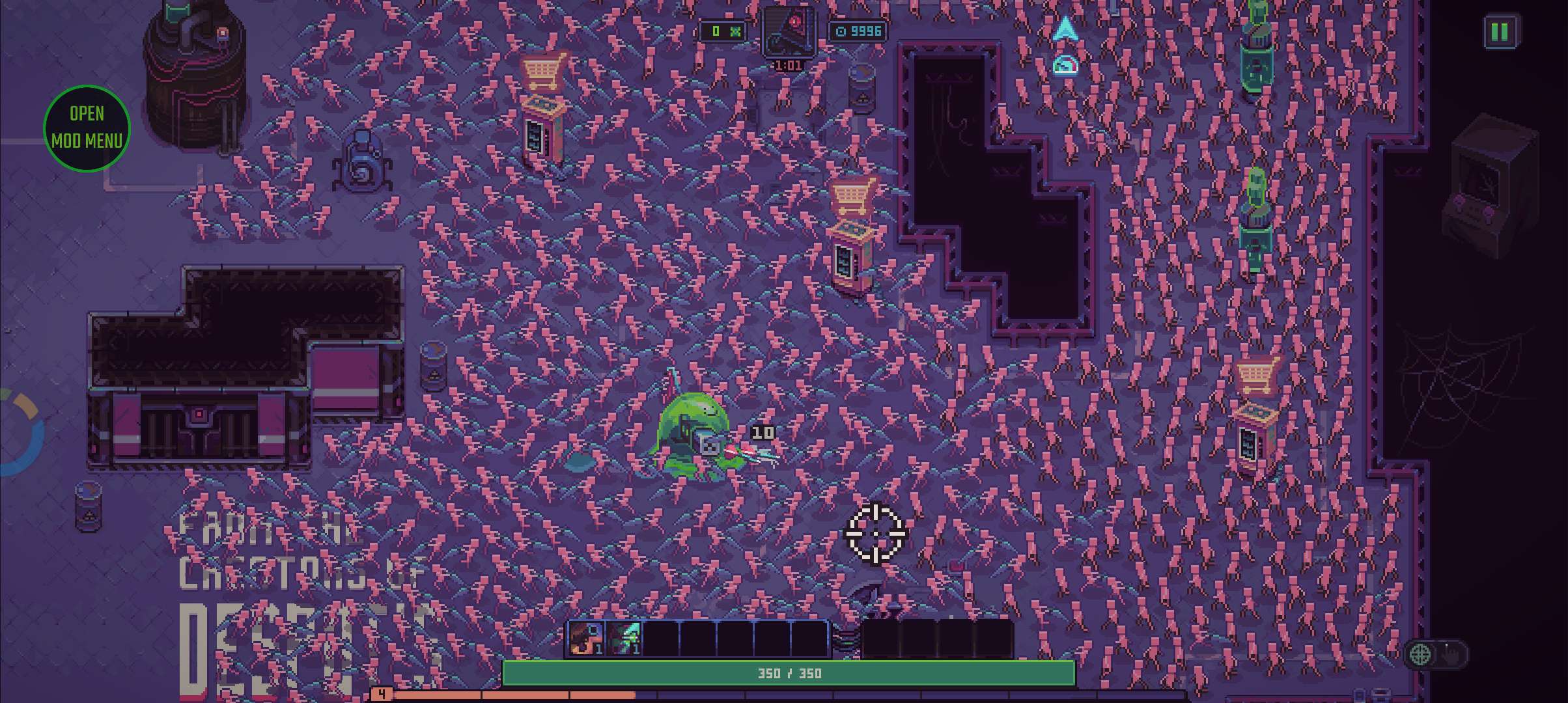Select the teal arrow item hotbar slot

point(623,639)
